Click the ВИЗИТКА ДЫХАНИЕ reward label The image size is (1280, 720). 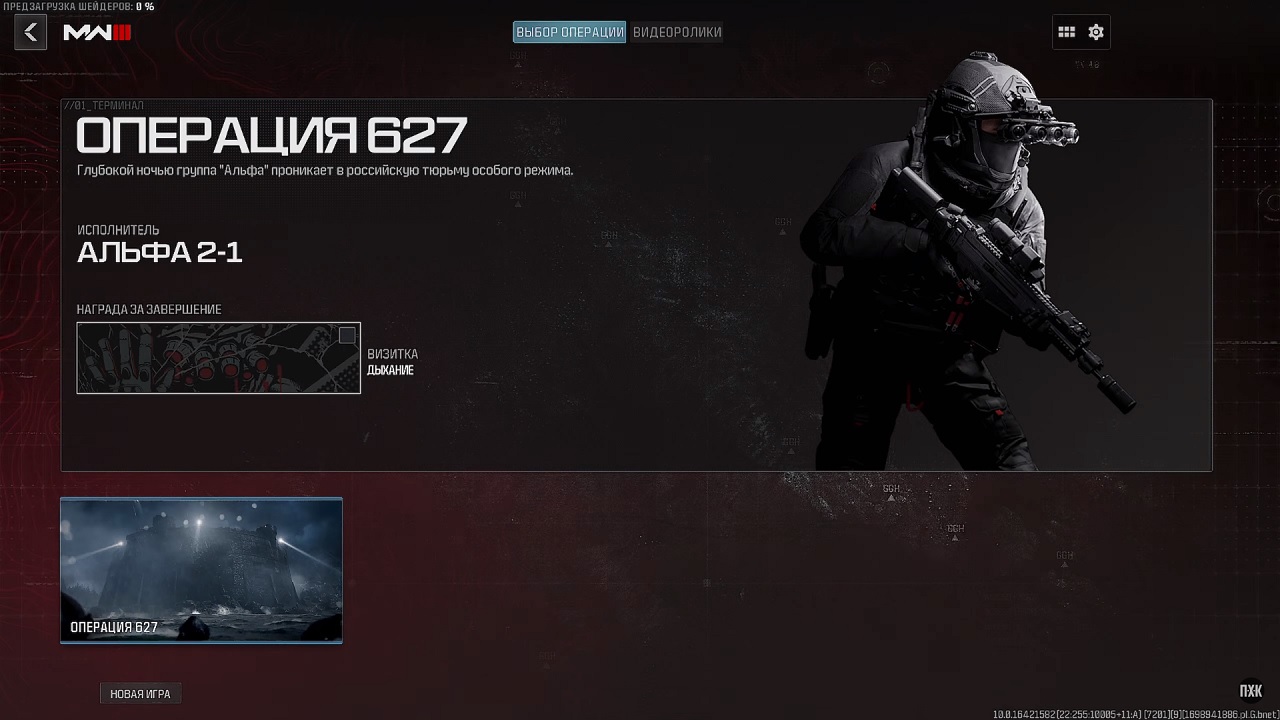pos(391,362)
